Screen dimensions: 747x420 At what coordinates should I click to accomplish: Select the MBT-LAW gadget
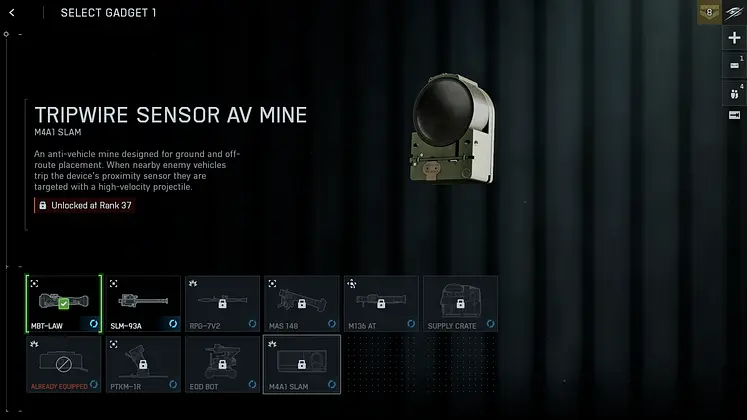63,304
